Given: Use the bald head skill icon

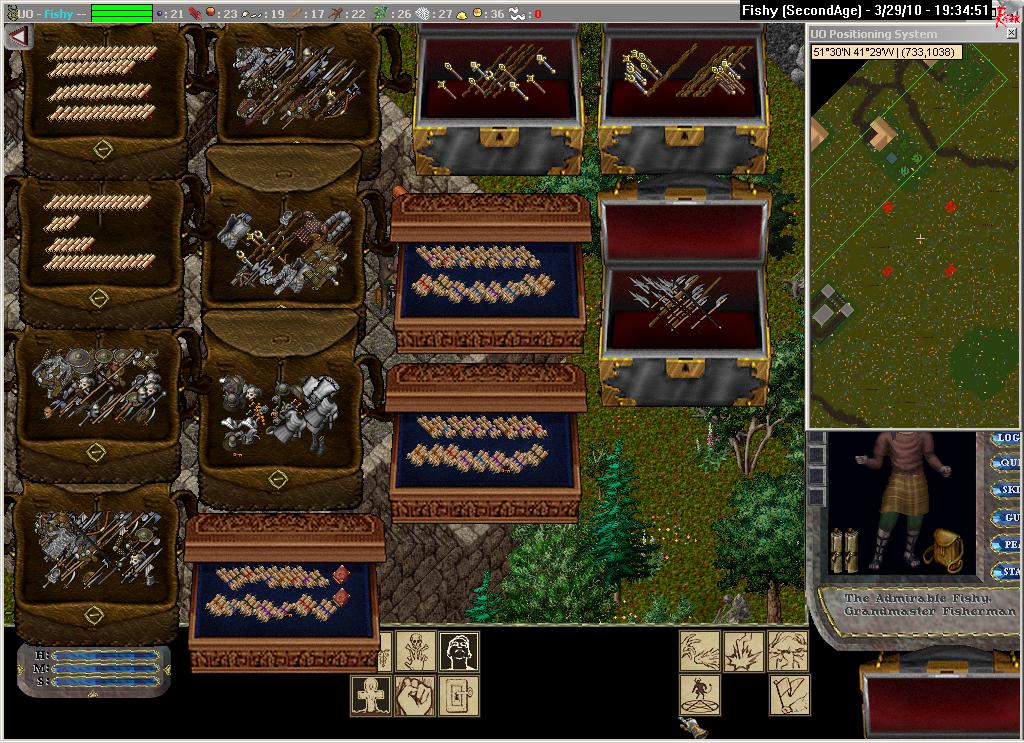Looking at the screenshot, I should [458, 651].
